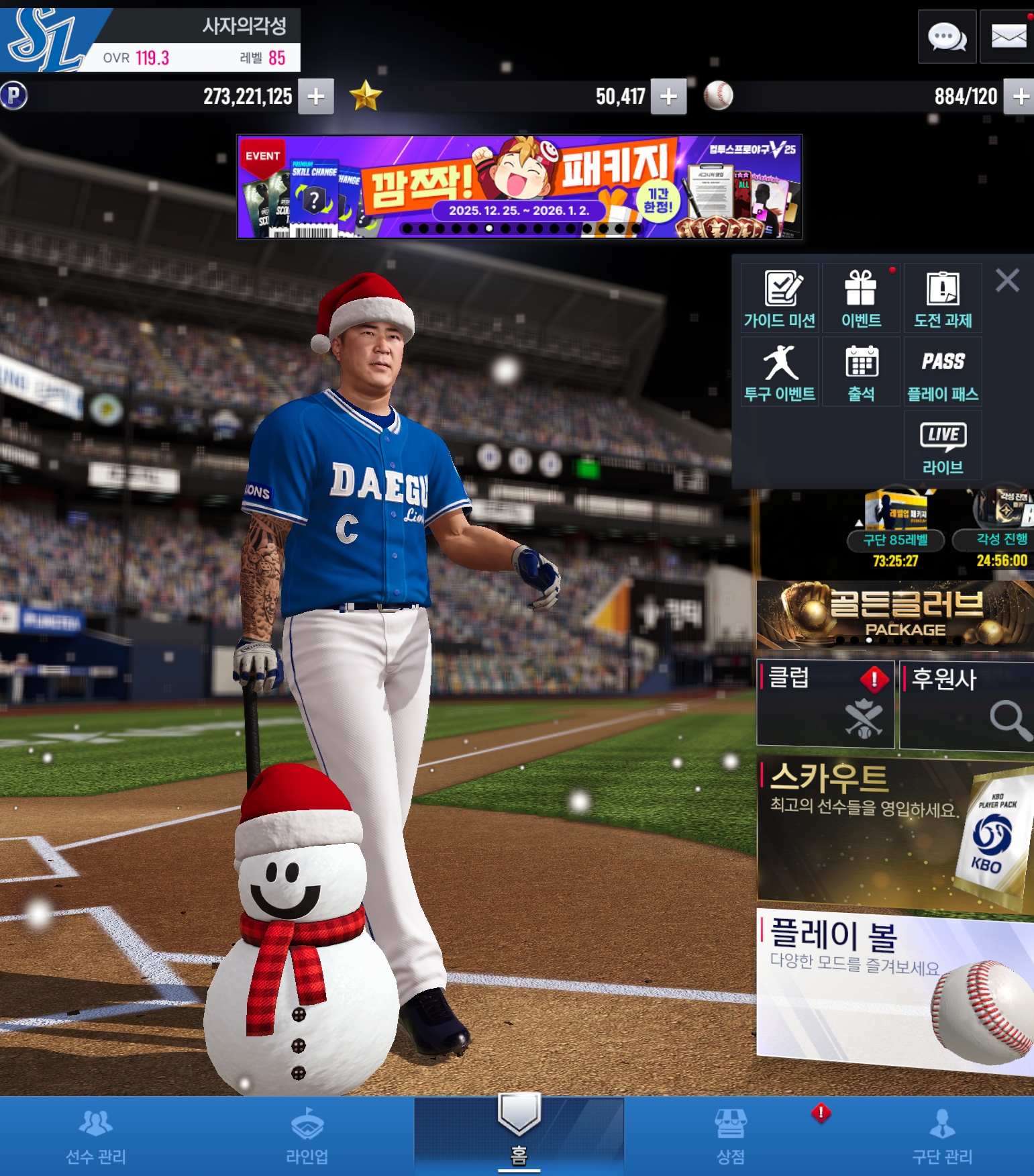Open the Golden Glove package banner

click(894, 615)
